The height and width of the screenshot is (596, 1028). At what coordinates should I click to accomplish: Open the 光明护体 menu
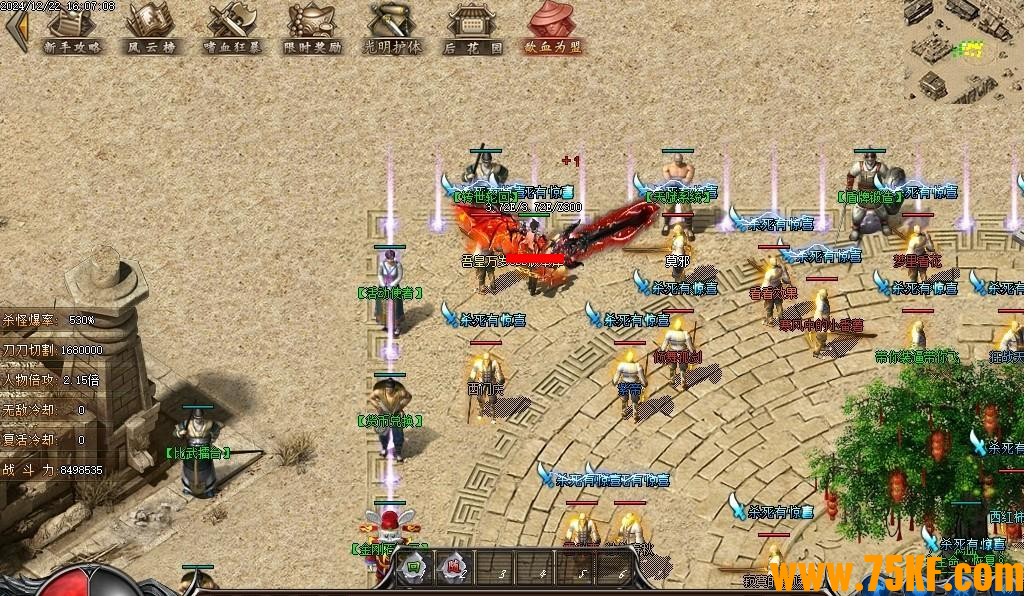pyautogui.click(x=393, y=28)
